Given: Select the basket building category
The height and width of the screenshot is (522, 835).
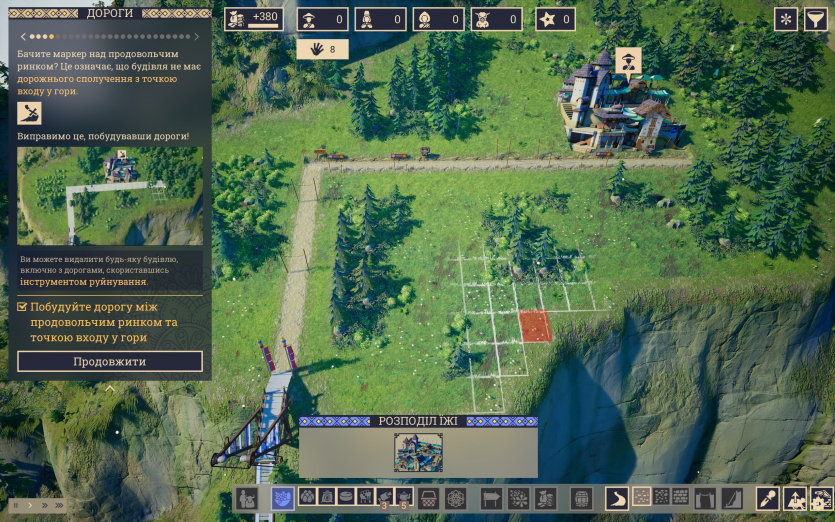Looking at the screenshot, I should [430, 497].
